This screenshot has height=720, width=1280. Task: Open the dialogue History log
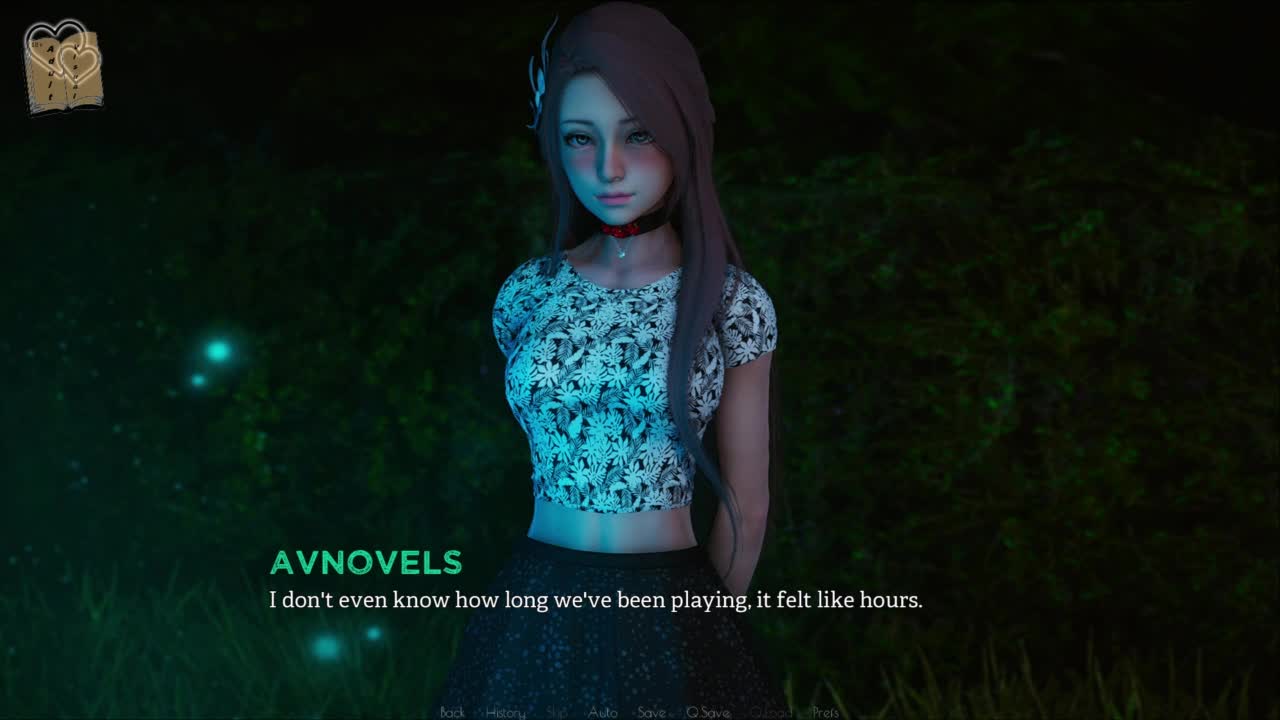(x=505, y=712)
